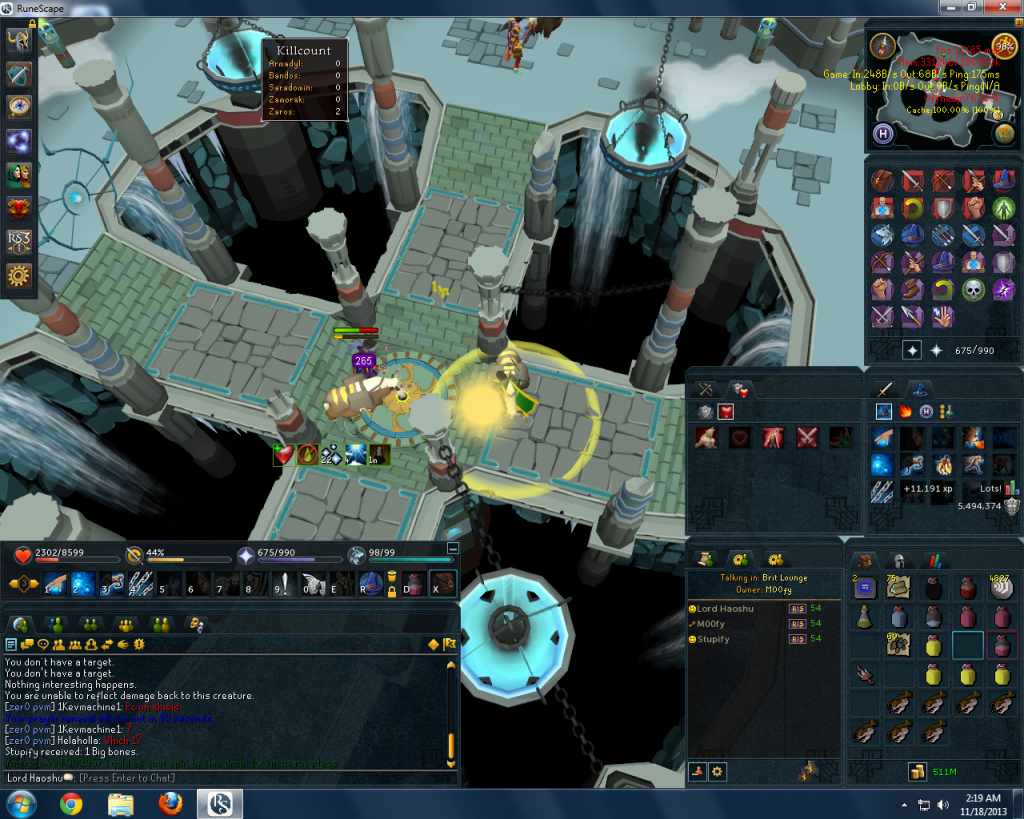1024x819 pixels.
Task: Use the home teleport H button
Action: click(x=883, y=134)
